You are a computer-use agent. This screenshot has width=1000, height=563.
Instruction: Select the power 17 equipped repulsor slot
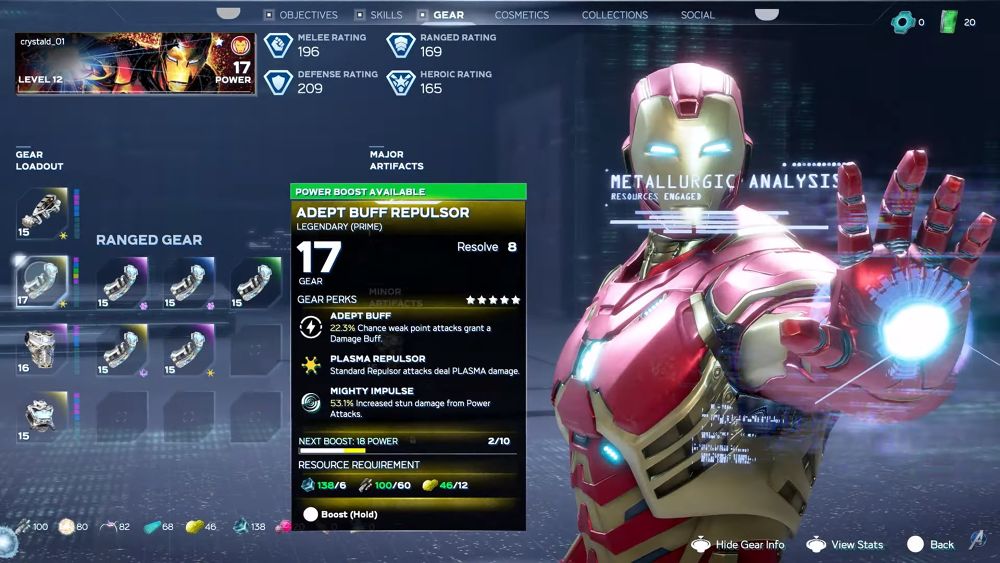click(42, 281)
